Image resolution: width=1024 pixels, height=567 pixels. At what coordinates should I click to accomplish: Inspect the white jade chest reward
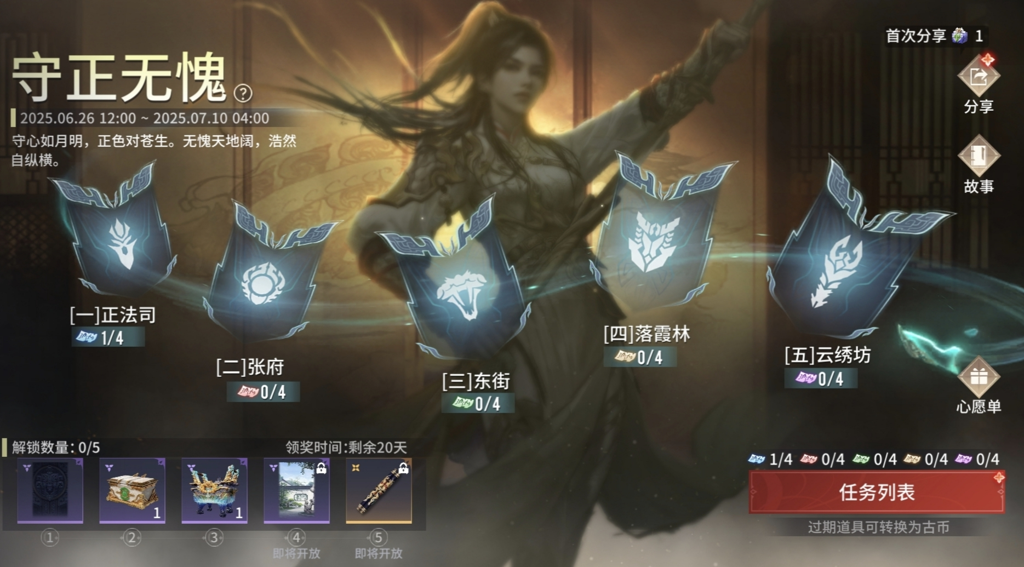131,490
